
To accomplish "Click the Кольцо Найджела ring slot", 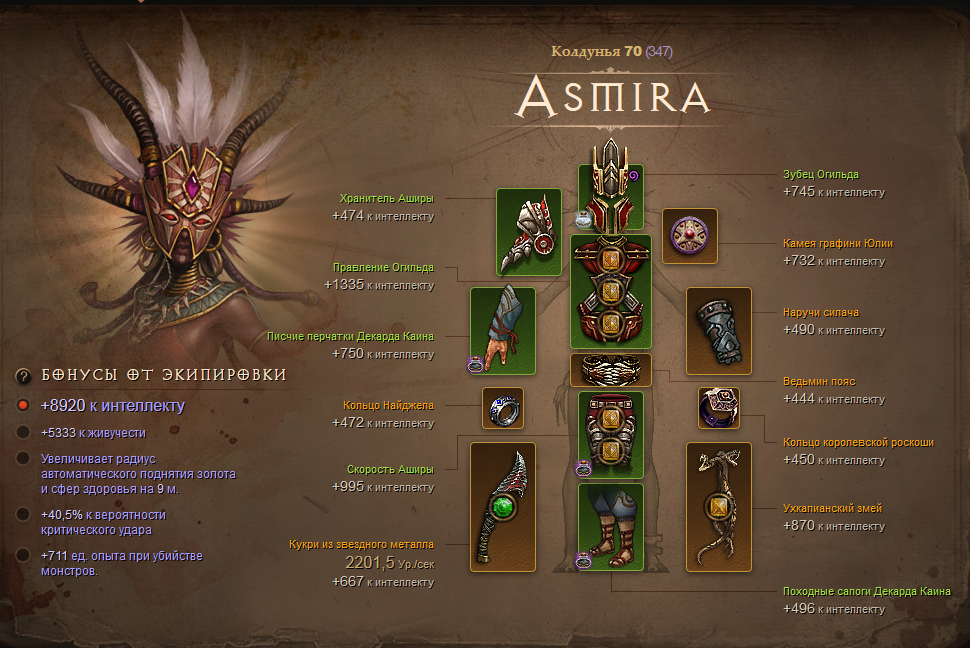I will 503,408.
